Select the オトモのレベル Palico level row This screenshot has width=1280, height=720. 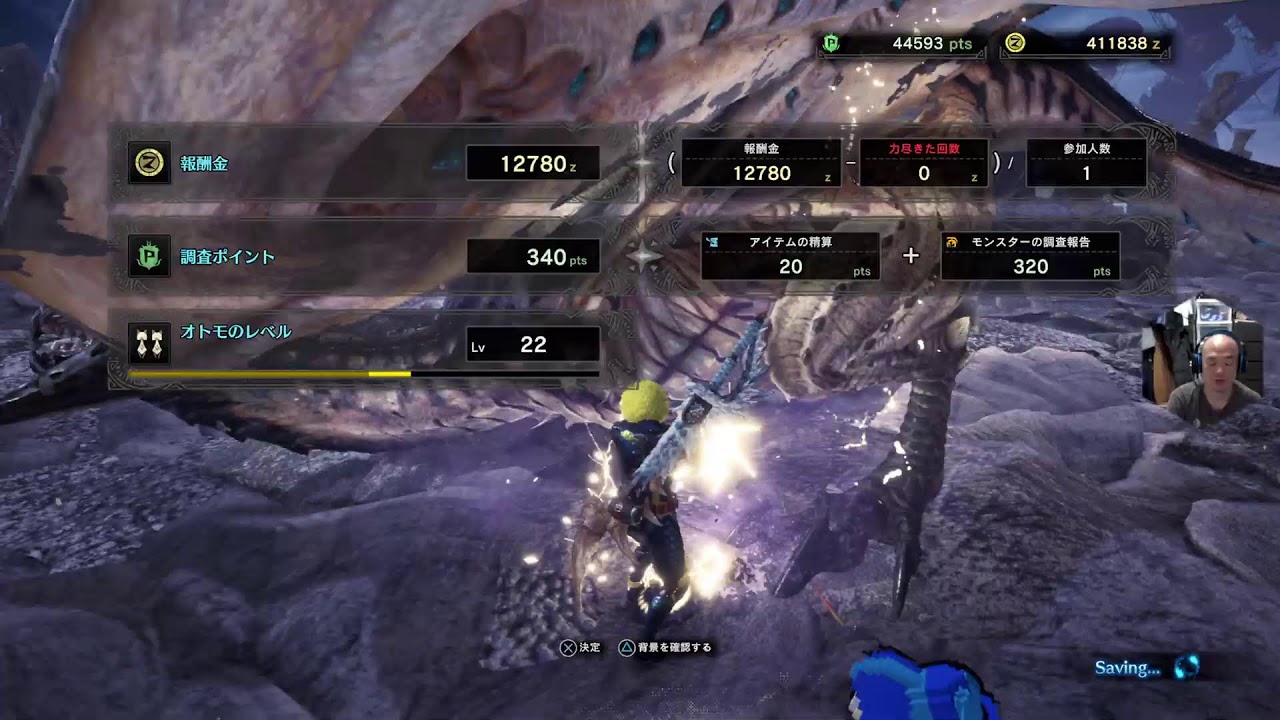365,345
